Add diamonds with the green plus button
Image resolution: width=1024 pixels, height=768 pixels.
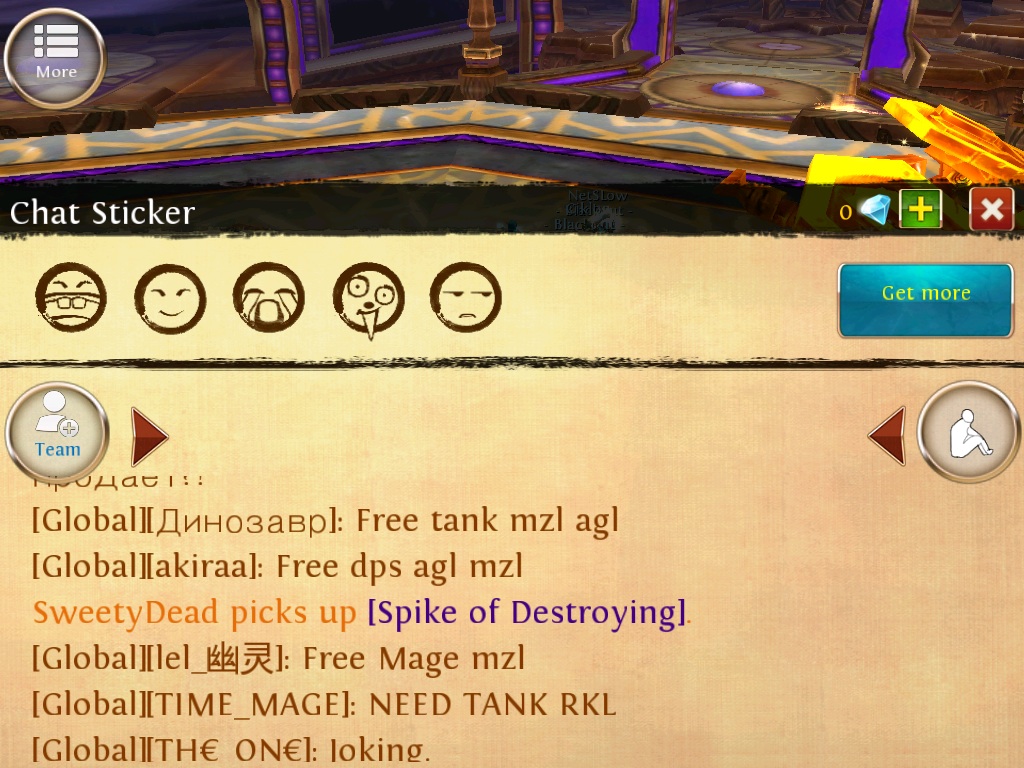click(920, 209)
